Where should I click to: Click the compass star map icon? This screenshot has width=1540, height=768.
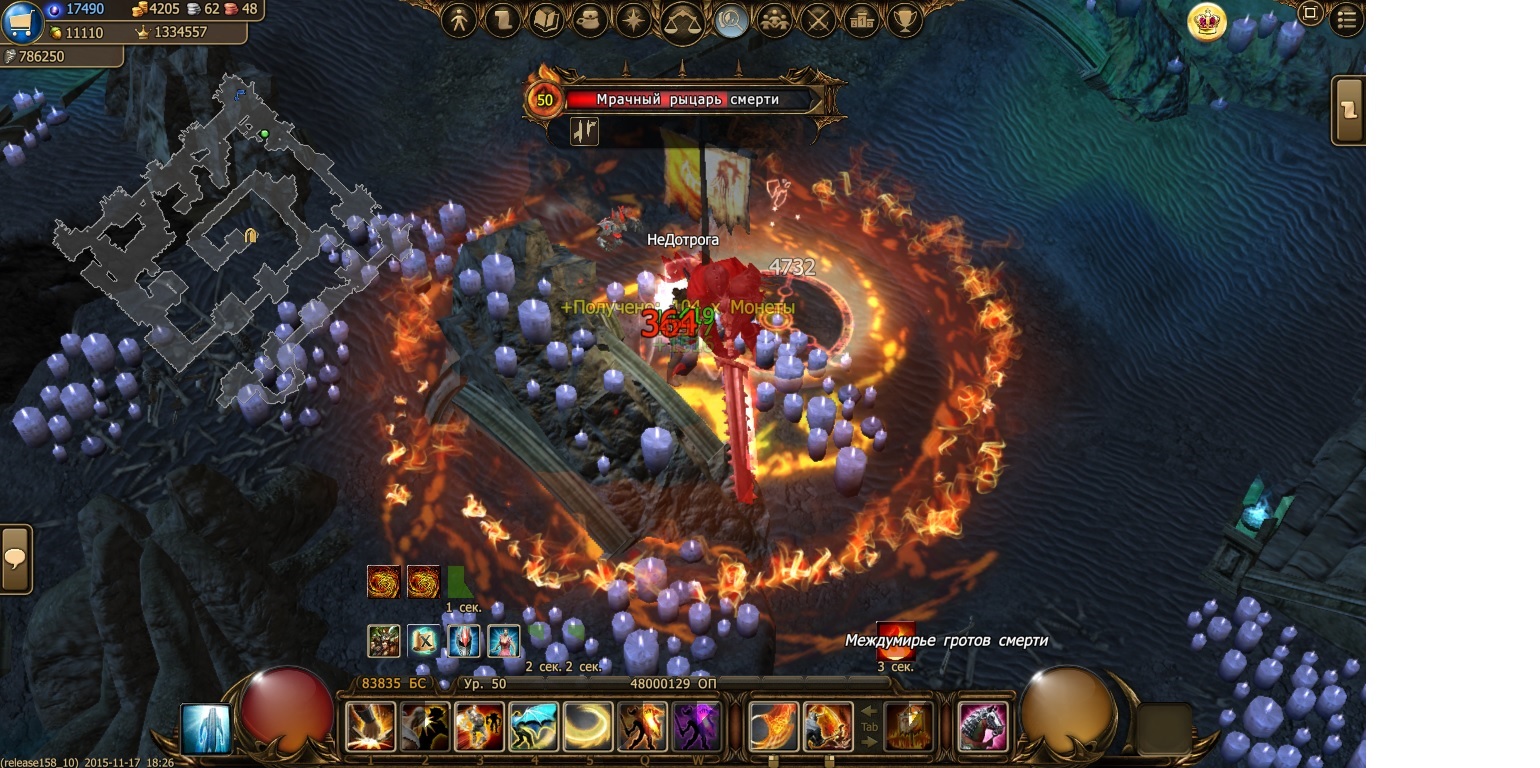point(634,20)
